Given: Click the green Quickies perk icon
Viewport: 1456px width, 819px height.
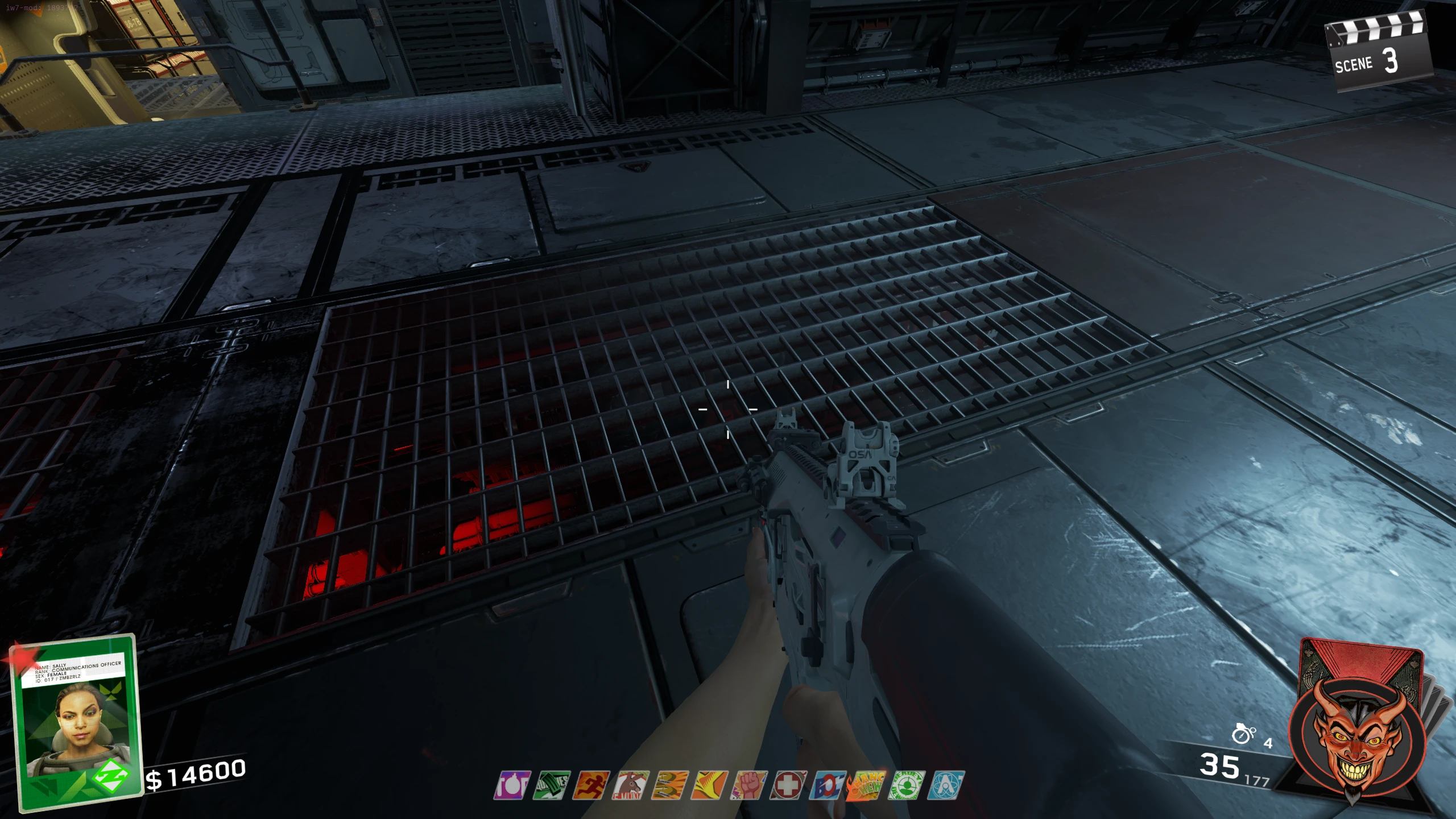Looking at the screenshot, I should [552, 785].
